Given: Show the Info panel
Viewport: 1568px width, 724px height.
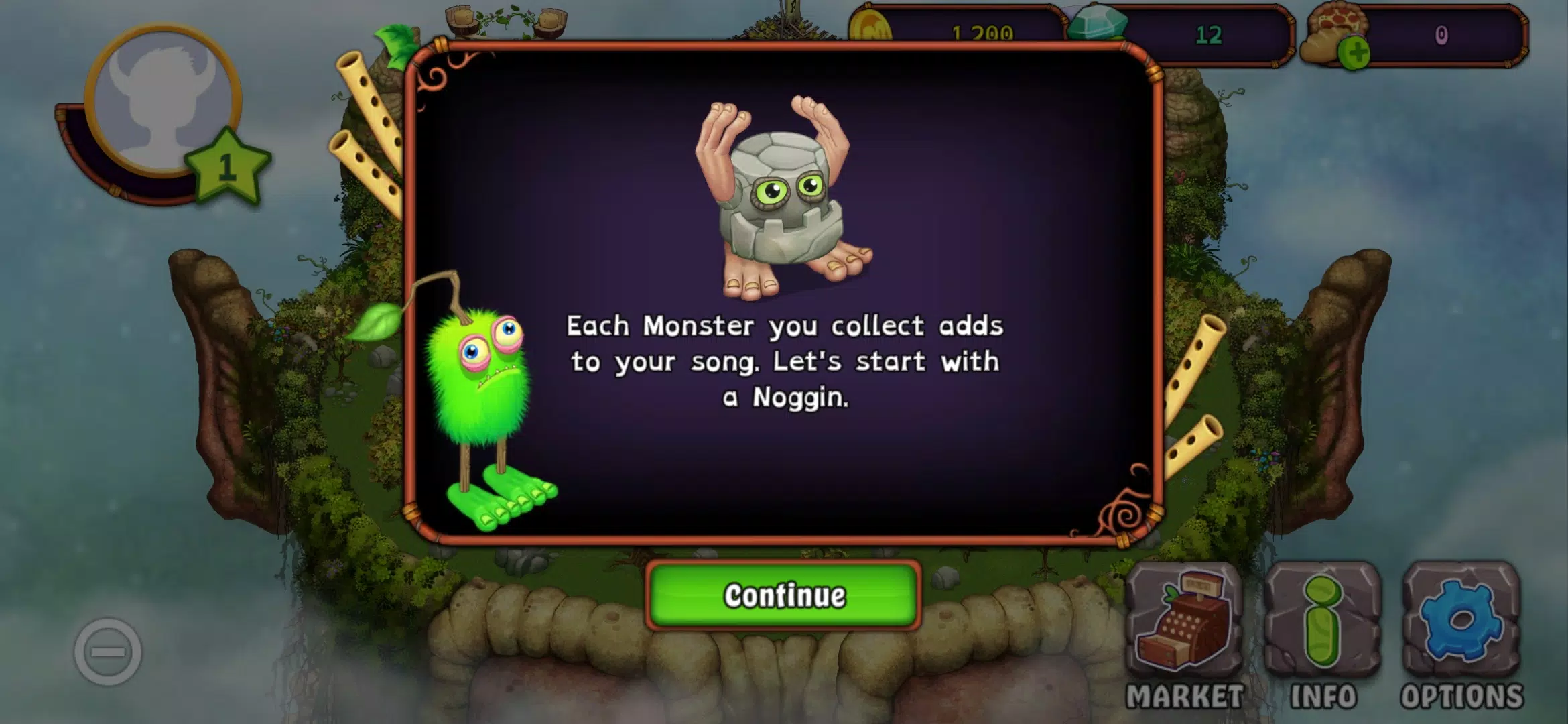Looking at the screenshot, I should (1323, 636).
